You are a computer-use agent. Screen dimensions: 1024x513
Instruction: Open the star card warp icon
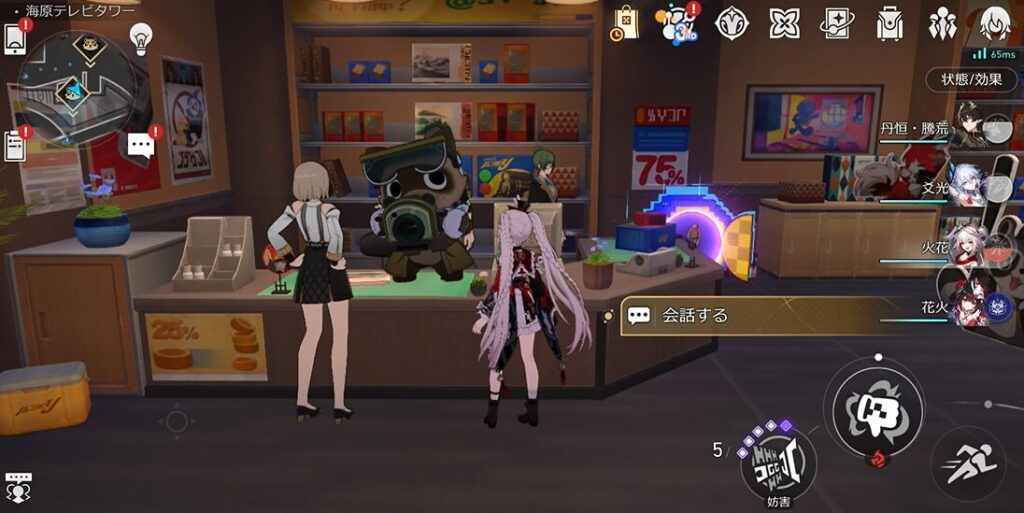click(x=837, y=22)
